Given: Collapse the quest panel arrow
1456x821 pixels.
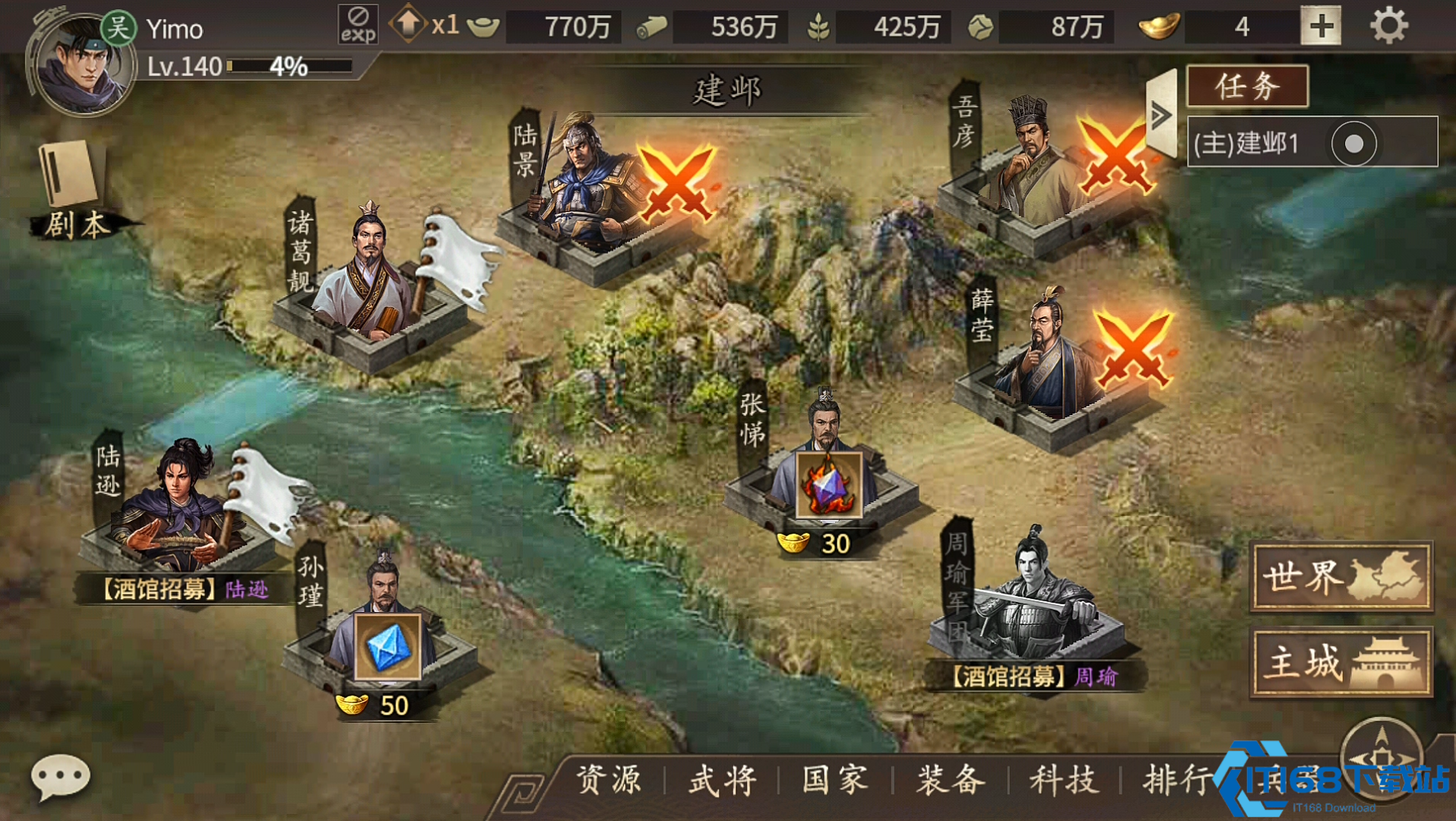Looking at the screenshot, I should pos(1161,116).
